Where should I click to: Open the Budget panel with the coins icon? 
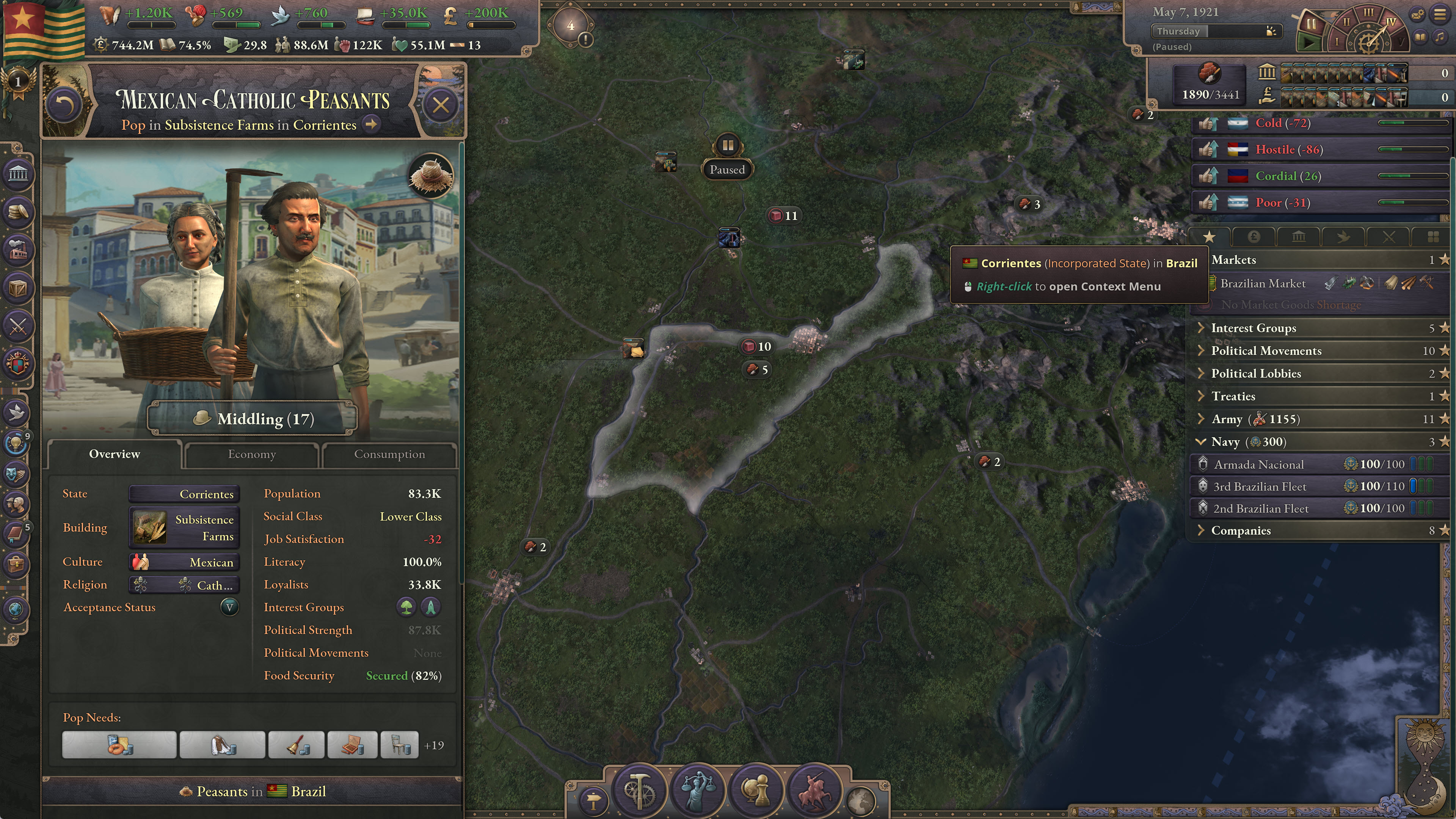coord(19,212)
